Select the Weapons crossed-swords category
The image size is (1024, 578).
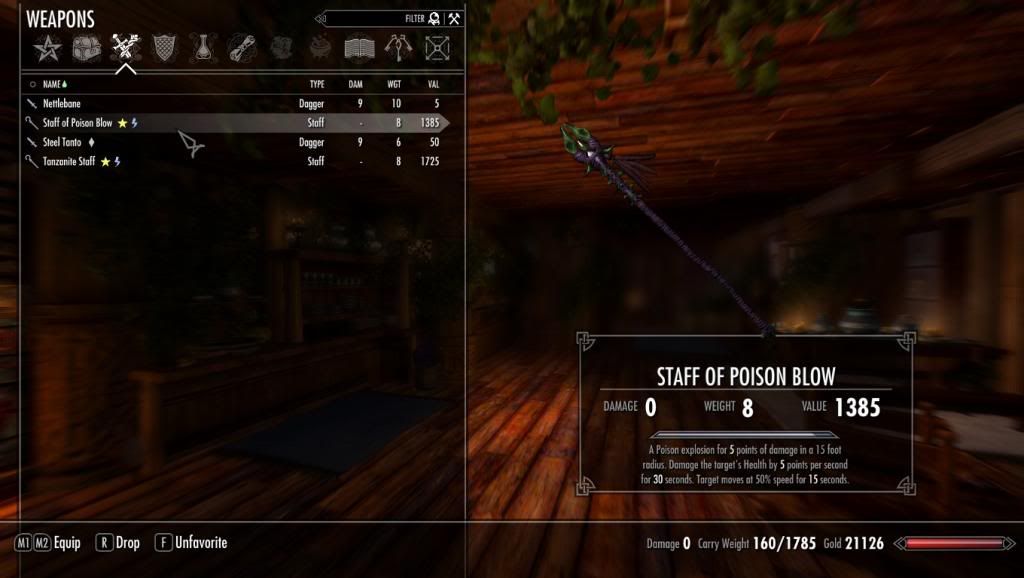click(x=123, y=46)
